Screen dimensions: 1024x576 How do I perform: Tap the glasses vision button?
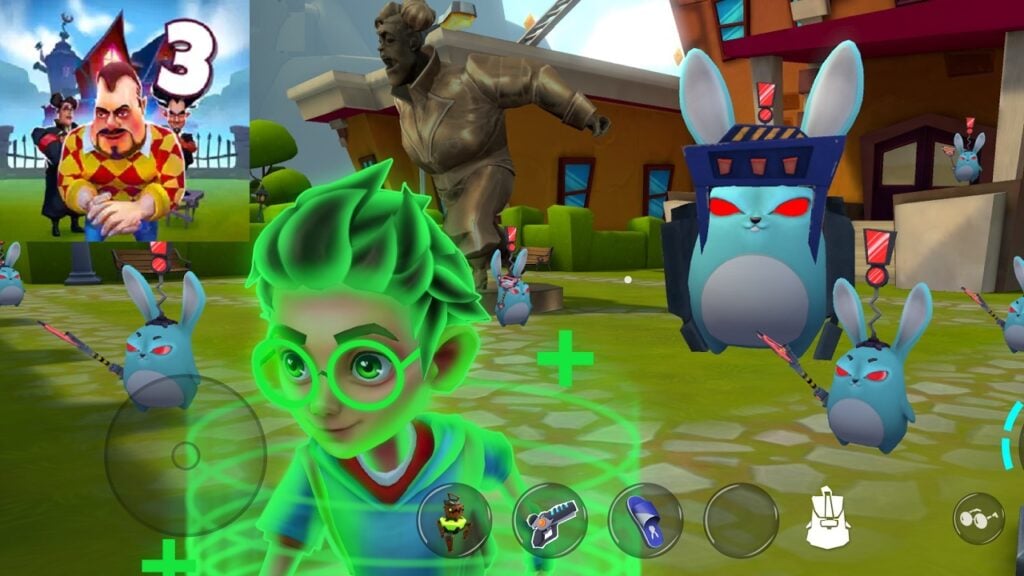tap(977, 518)
